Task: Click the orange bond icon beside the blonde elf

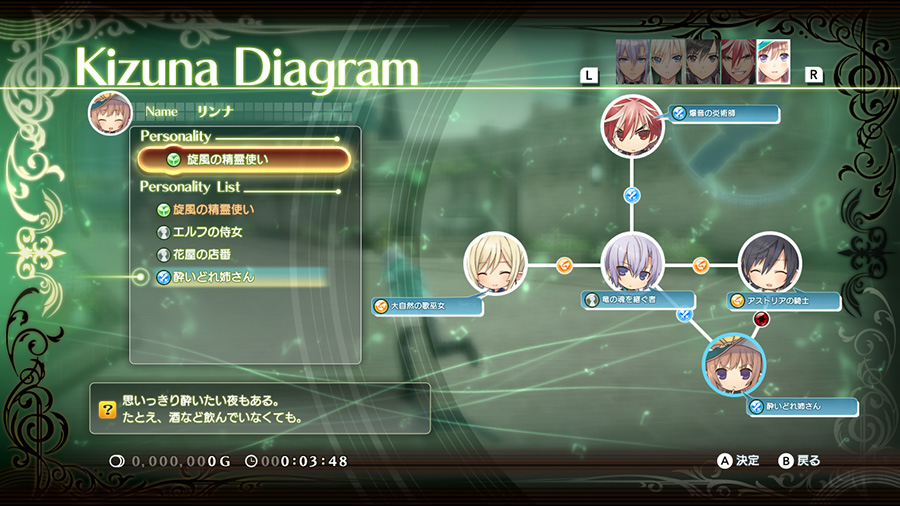Action: 563,265
